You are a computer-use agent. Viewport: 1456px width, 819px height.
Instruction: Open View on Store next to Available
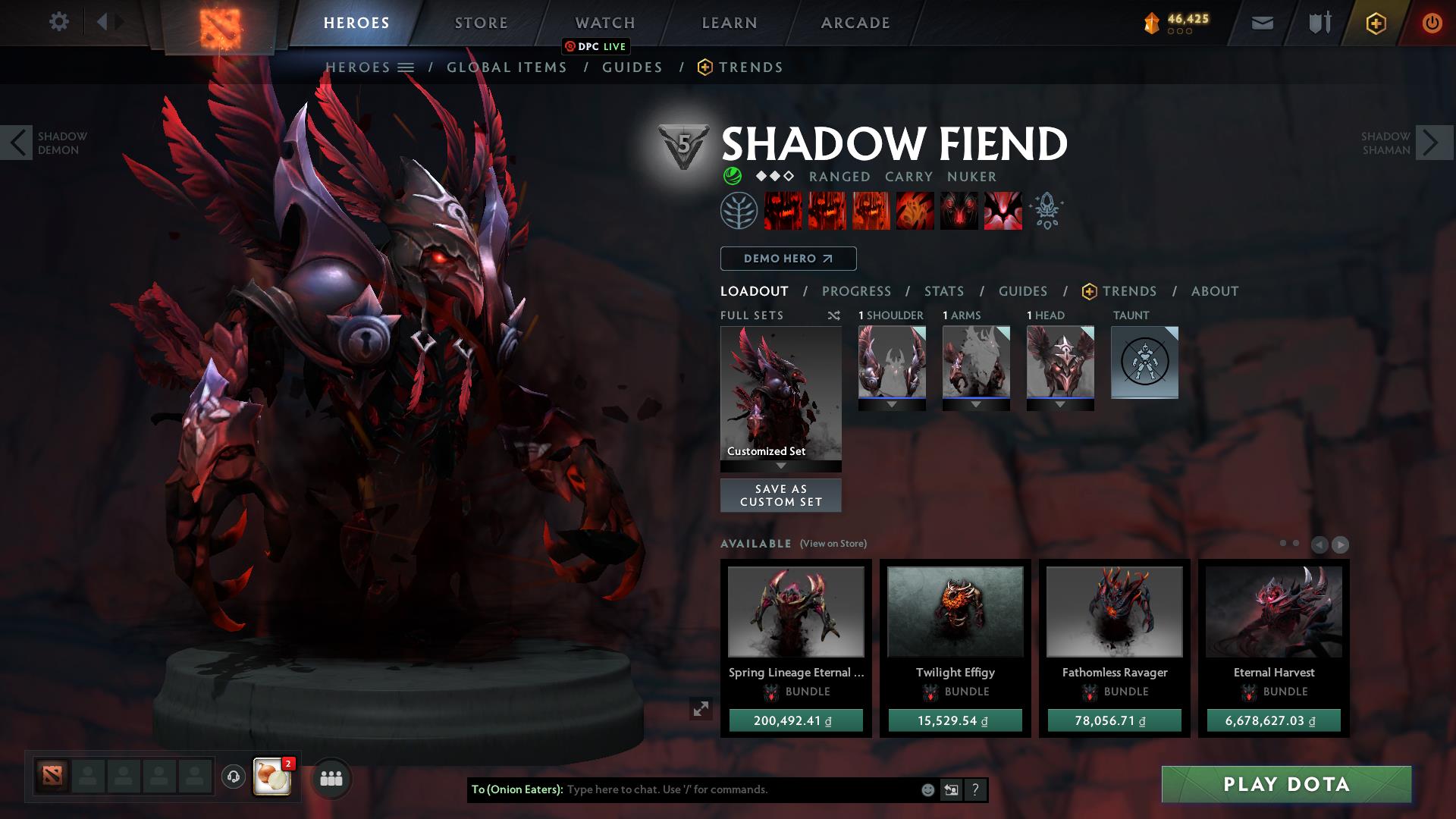833,544
